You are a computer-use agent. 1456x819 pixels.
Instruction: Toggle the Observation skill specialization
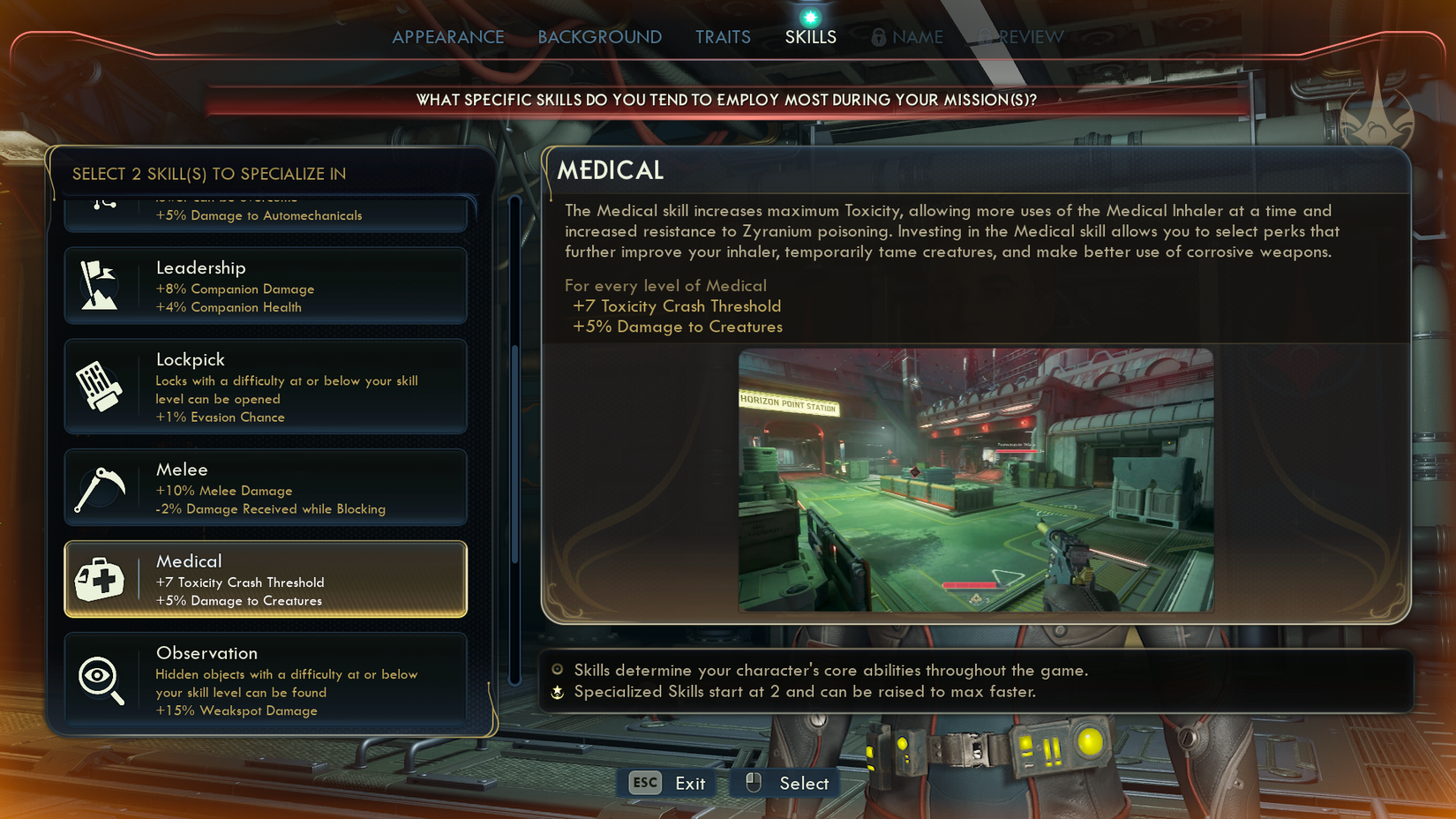point(265,680)
